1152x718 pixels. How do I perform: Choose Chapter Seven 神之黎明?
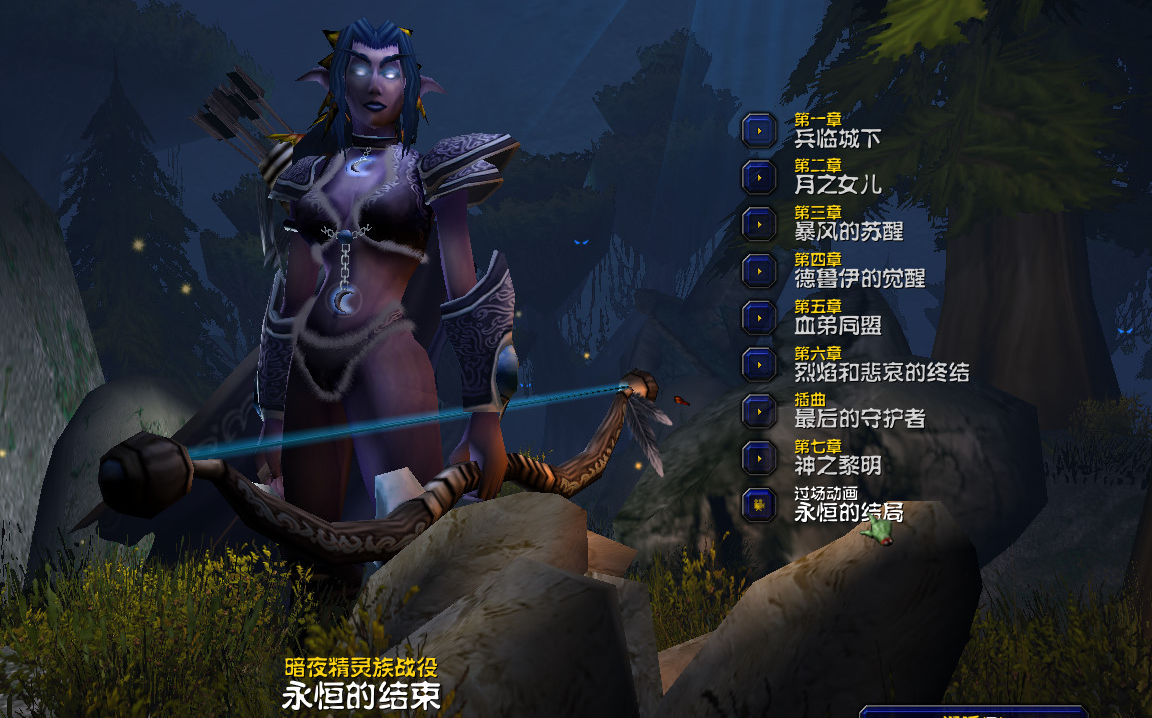759,458
